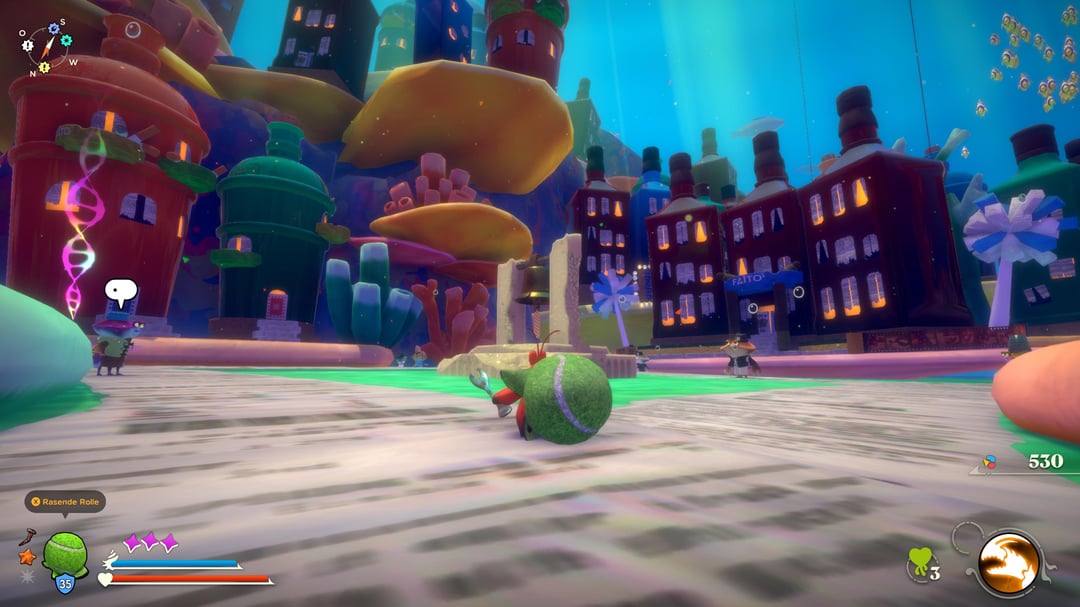Screen dimensions: 1080x607
Task: Click the teal gear marker on the compass
Action: tap(67, 40)
